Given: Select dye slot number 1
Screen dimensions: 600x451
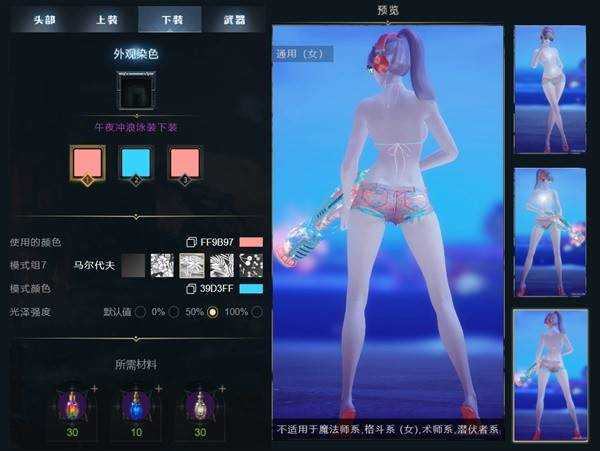Looking at the screenshot, I should (x=87, y=163).
